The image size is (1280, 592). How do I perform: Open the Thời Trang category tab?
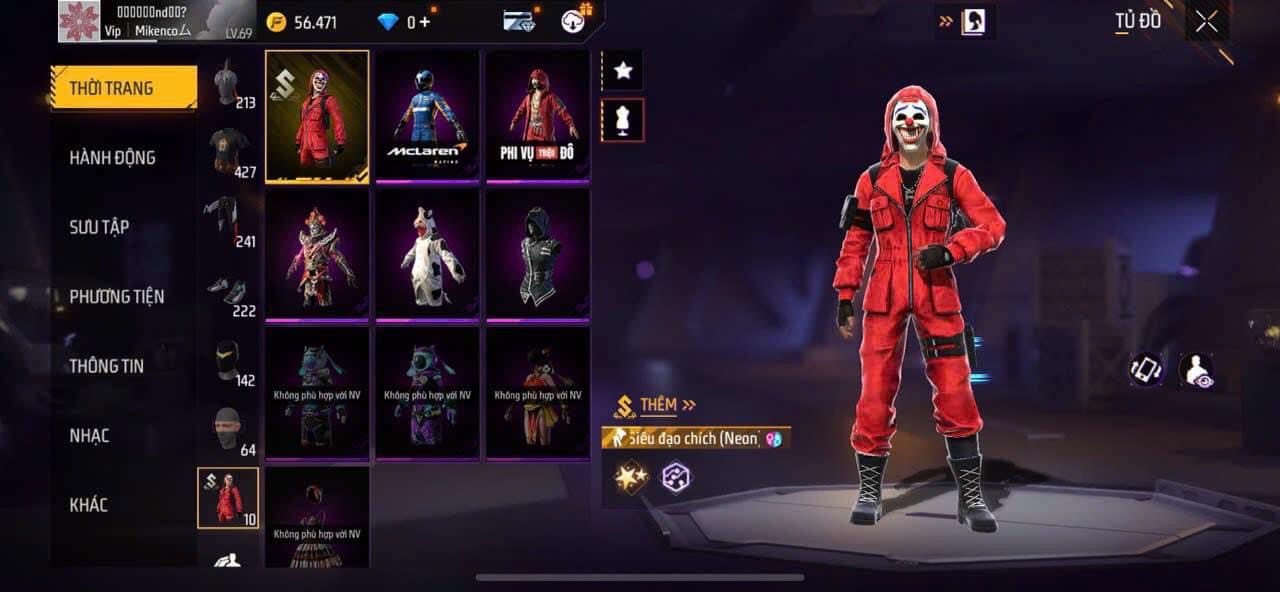point(123,88)
